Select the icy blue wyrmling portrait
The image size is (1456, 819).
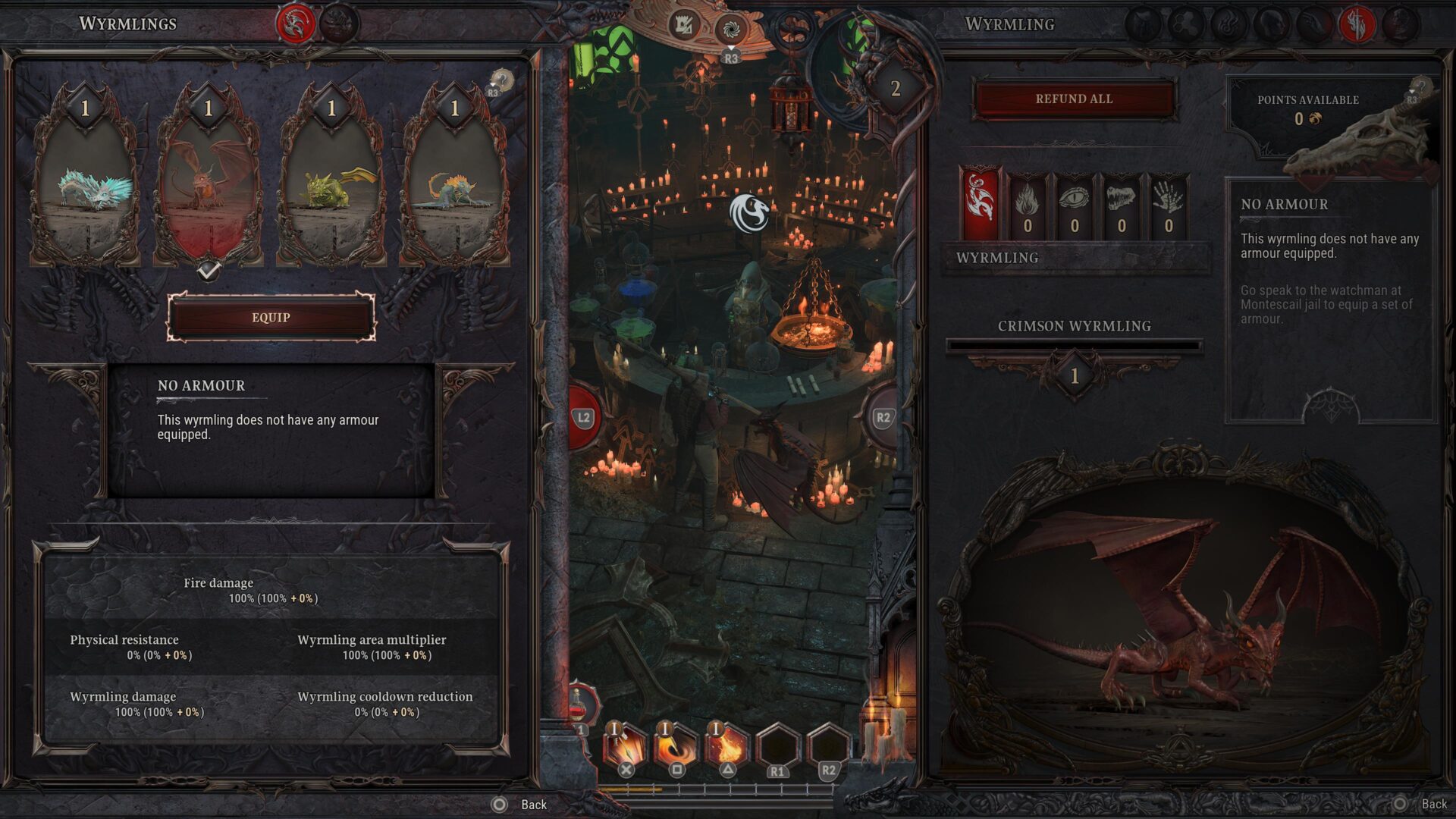pos(85,182)
